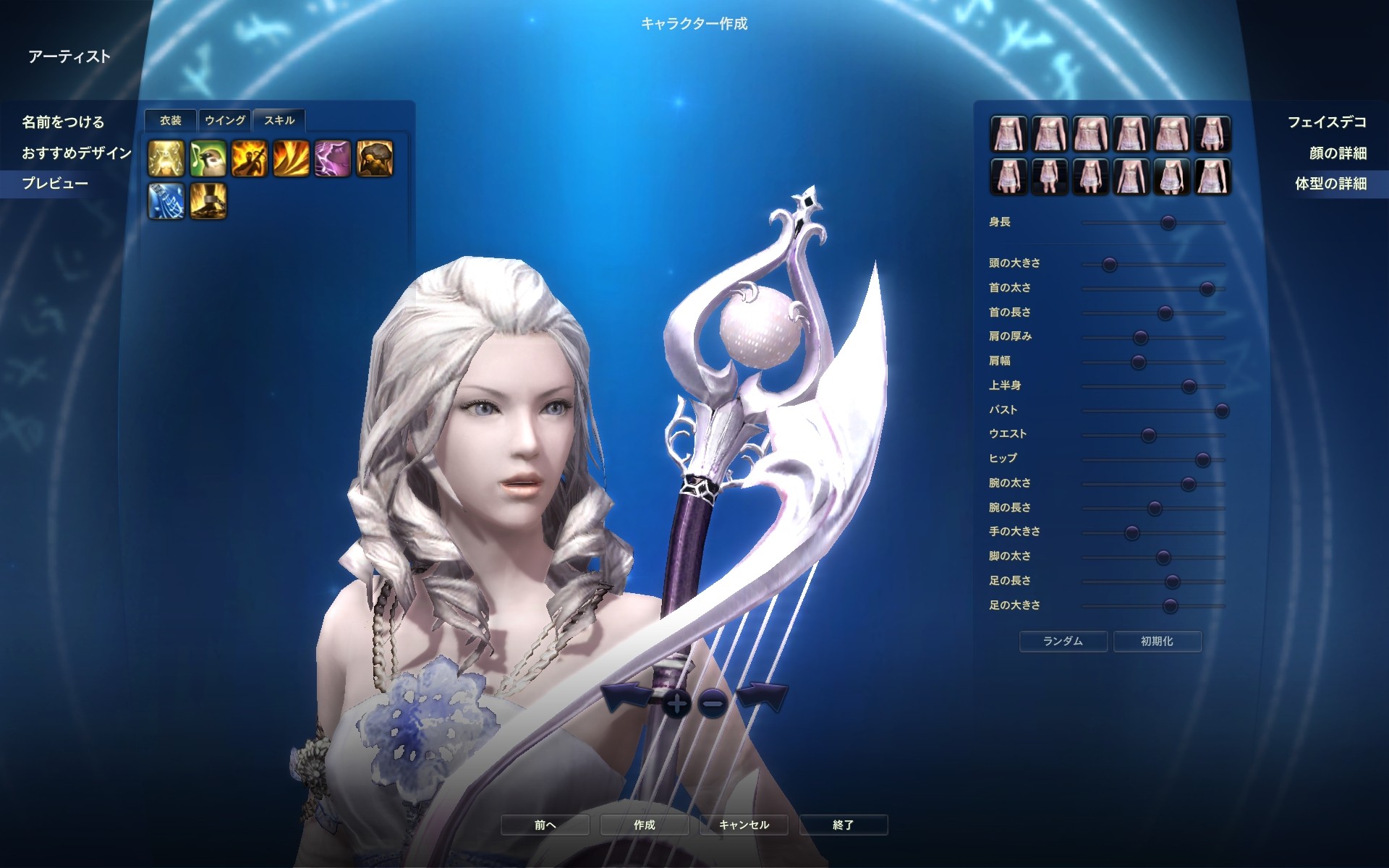Reset sliders with 初期化 button

(x=1157, y=641)
